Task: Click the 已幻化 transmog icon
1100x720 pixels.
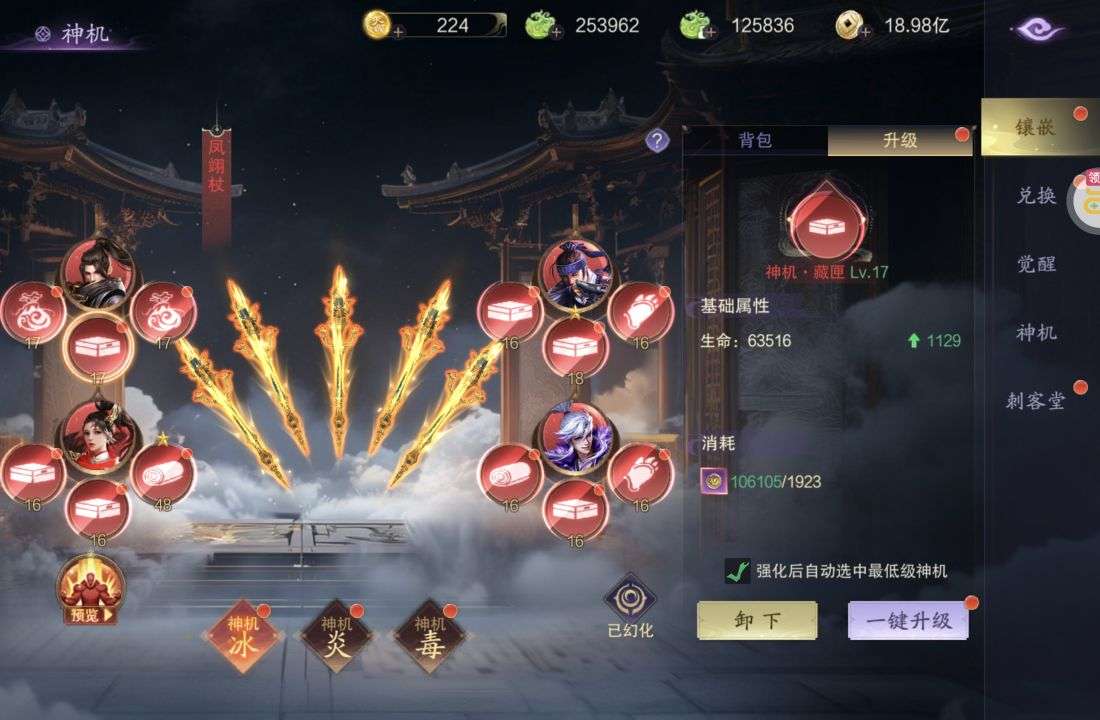Action: pyautogui.click(x=630, y=600)
